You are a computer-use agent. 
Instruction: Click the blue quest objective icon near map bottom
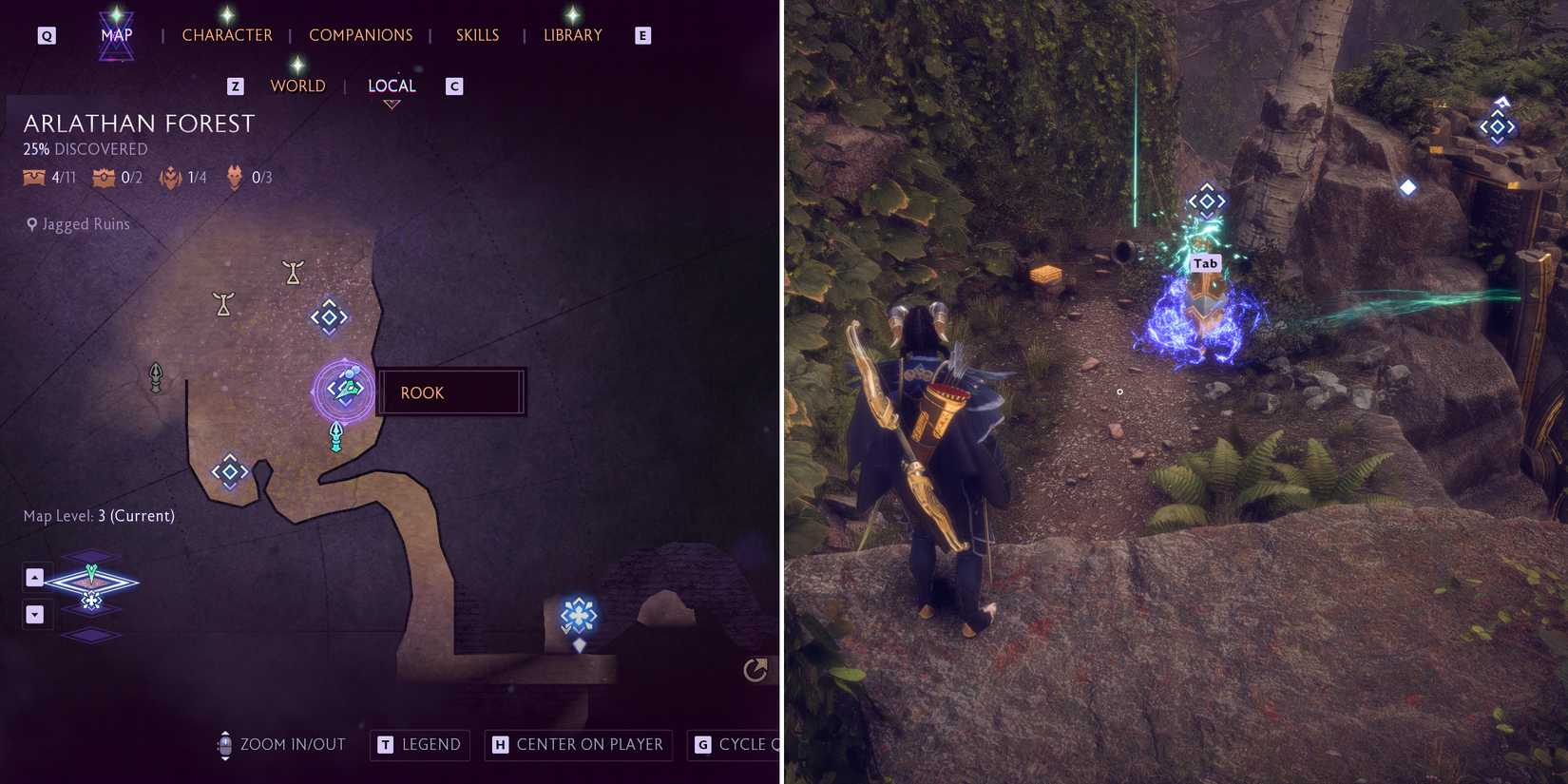pos(578,615)
